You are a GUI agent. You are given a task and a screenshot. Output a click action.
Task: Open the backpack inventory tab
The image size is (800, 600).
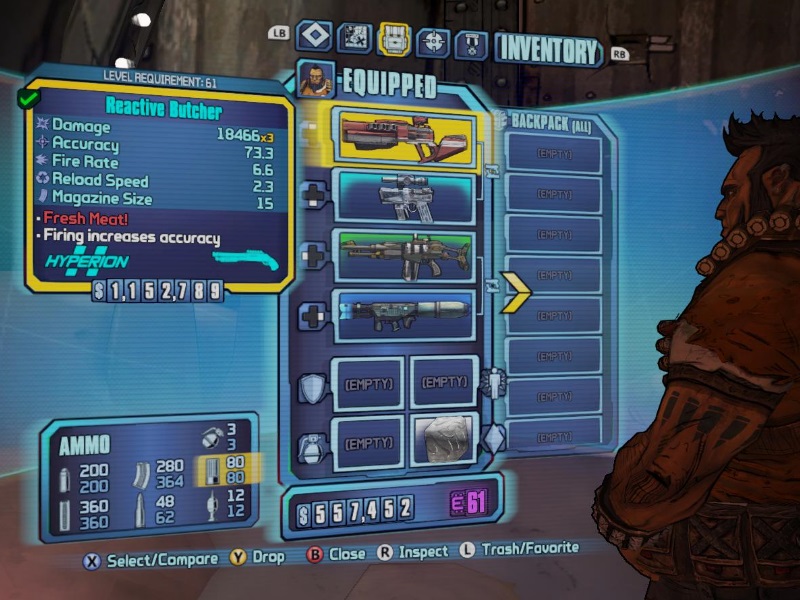coord(393,40)
